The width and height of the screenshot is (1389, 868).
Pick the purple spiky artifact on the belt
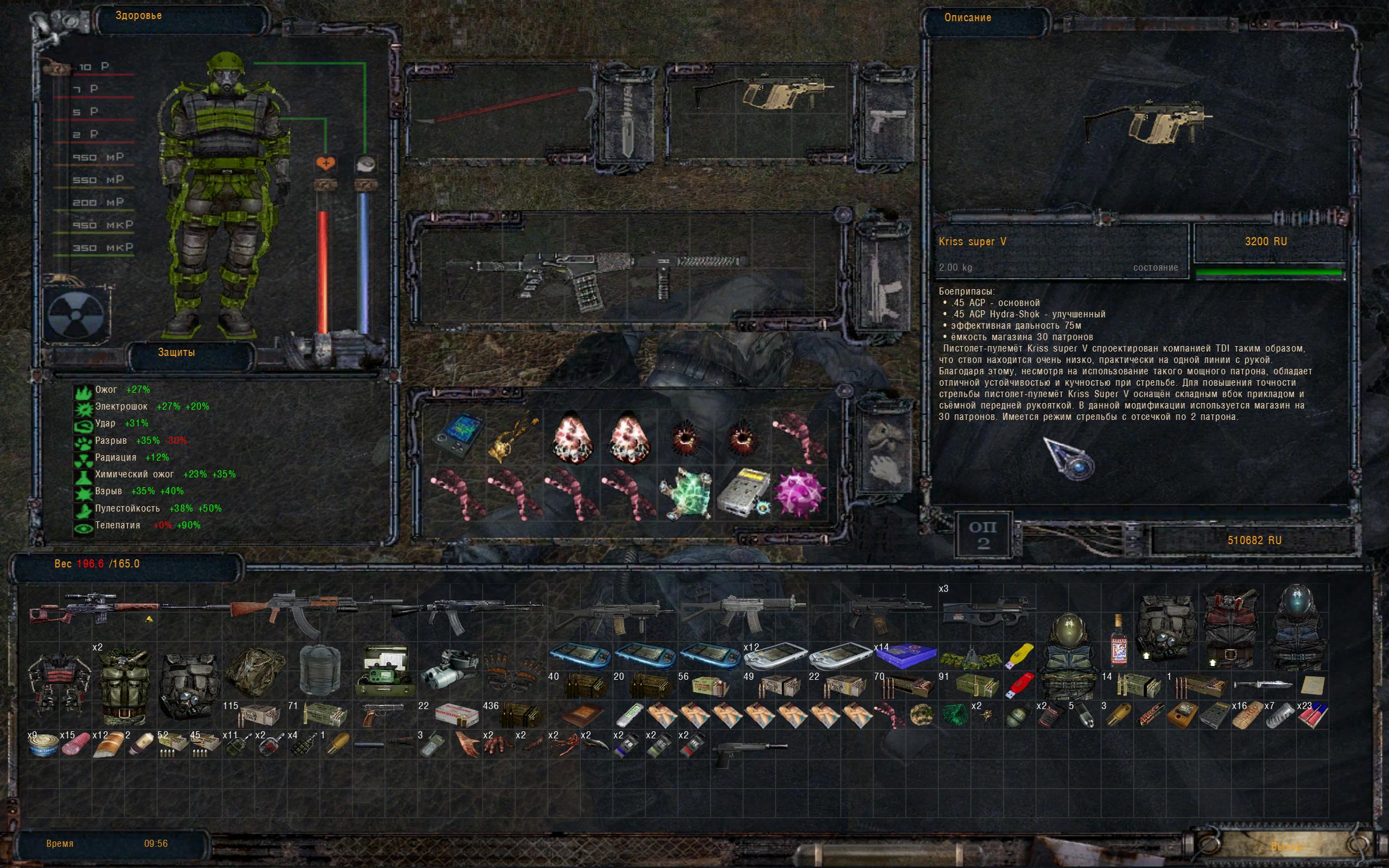[800, 493]
